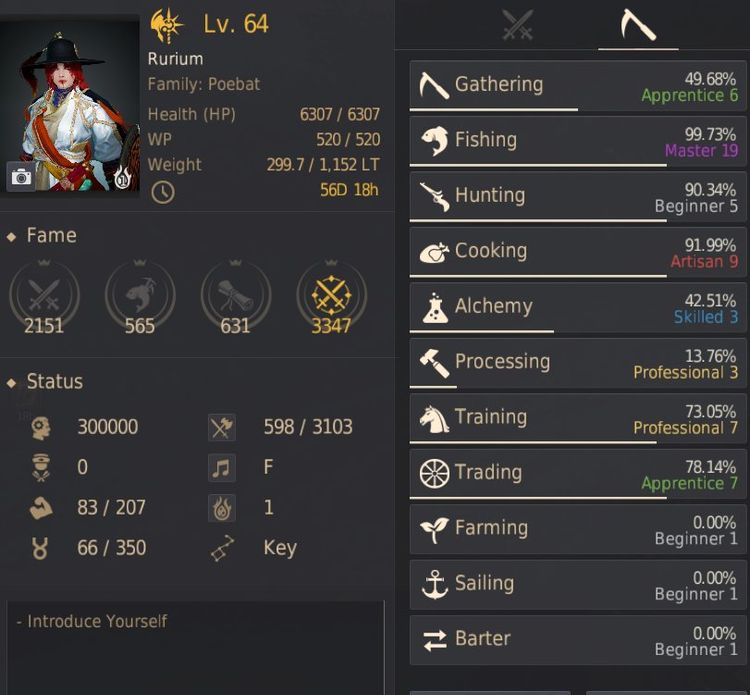Screen dimensions: 750x695
Task: Select the Farming skill row
Action: tap(579, 528)
